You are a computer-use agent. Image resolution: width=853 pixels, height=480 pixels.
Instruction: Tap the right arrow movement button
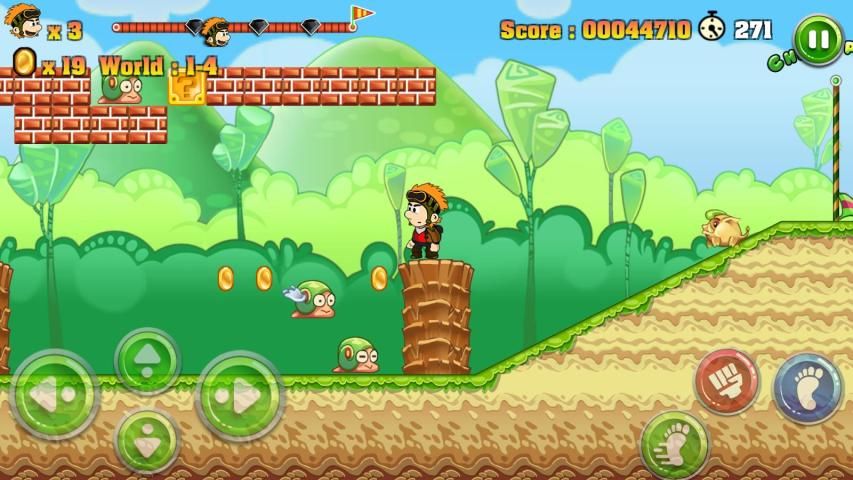pos(240,396)
